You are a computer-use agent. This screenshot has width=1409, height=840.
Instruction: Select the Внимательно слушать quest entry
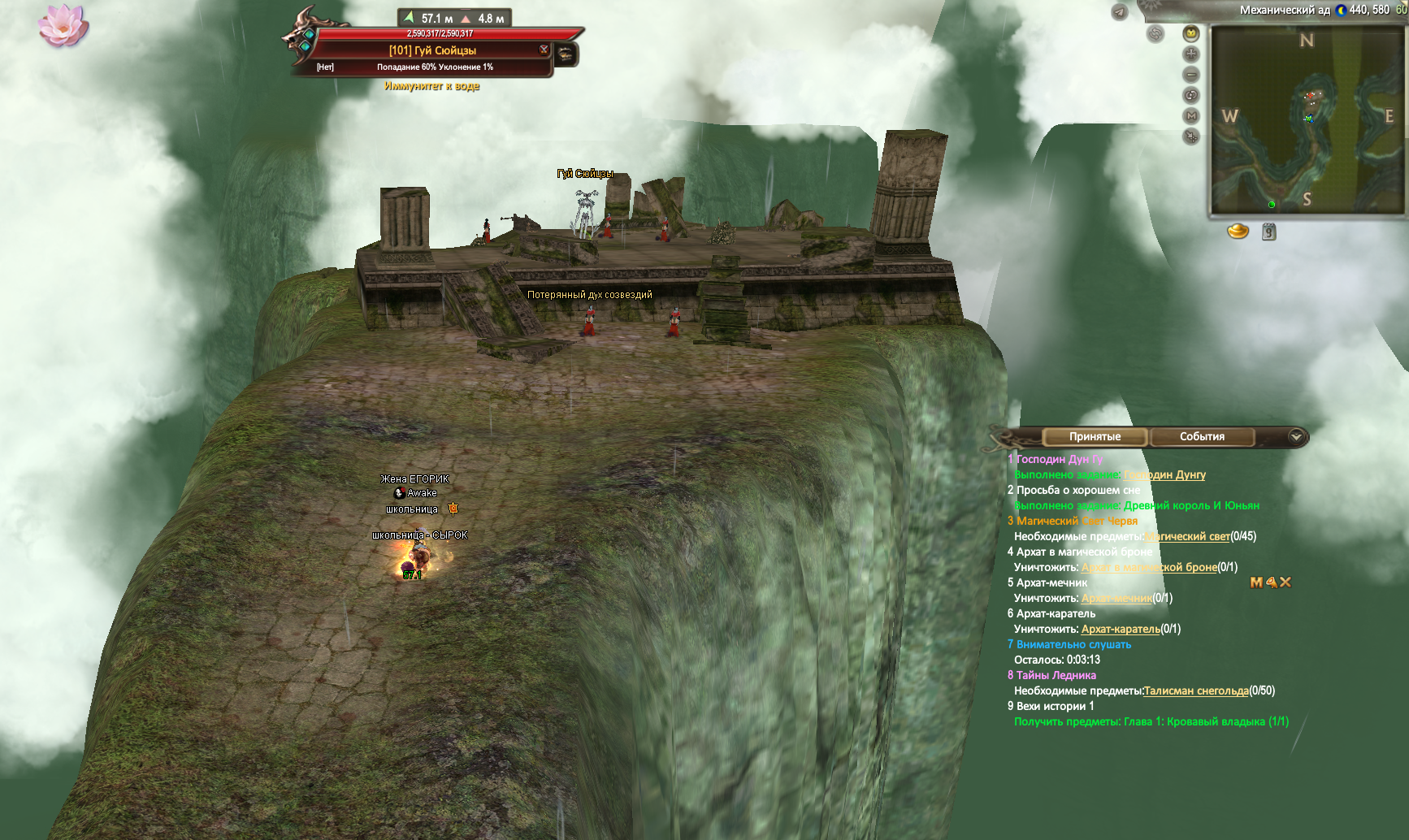[1073, 645]
